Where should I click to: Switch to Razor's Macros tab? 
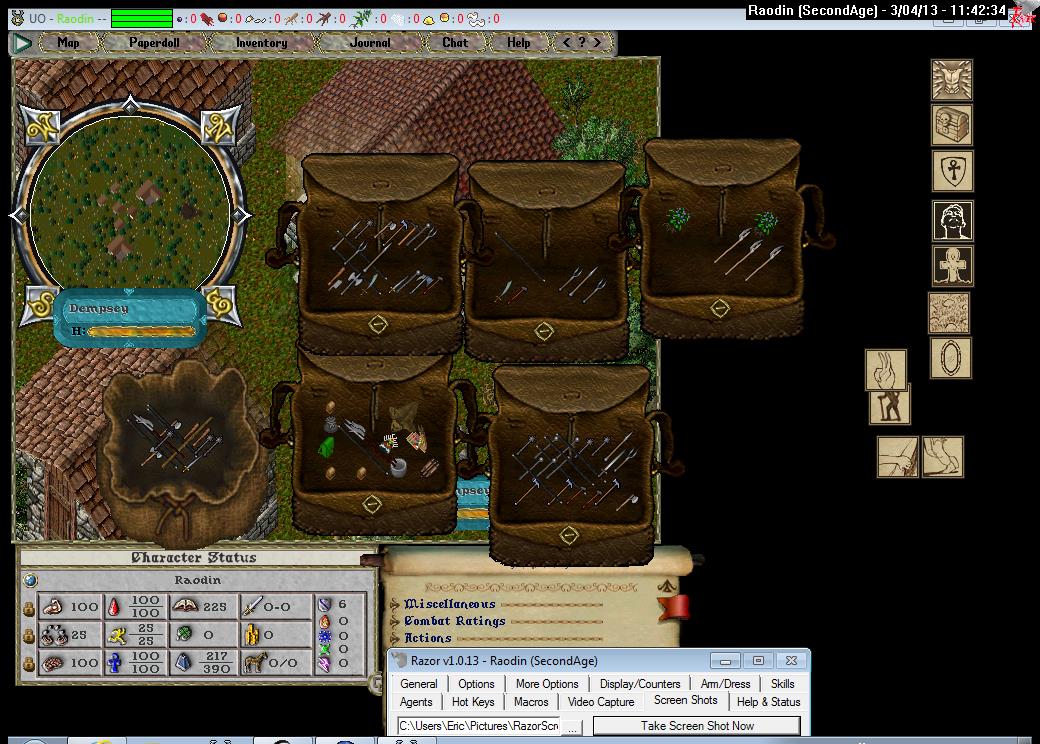531,702
